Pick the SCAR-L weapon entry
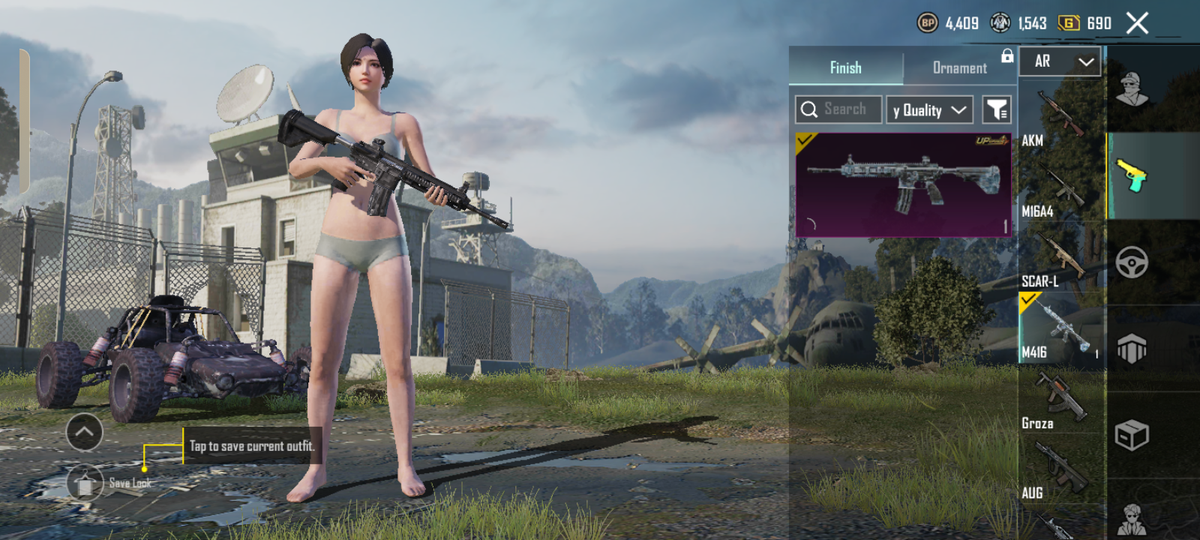1200x540 pixels. [x=1060, y=260]
